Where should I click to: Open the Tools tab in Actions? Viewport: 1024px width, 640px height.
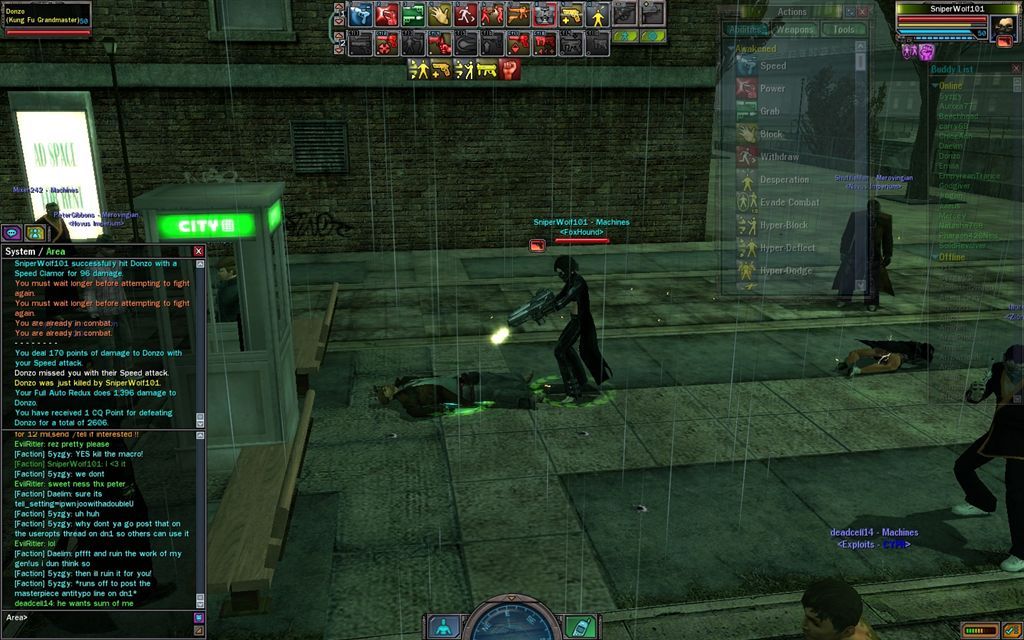click(x=844, y=30)
